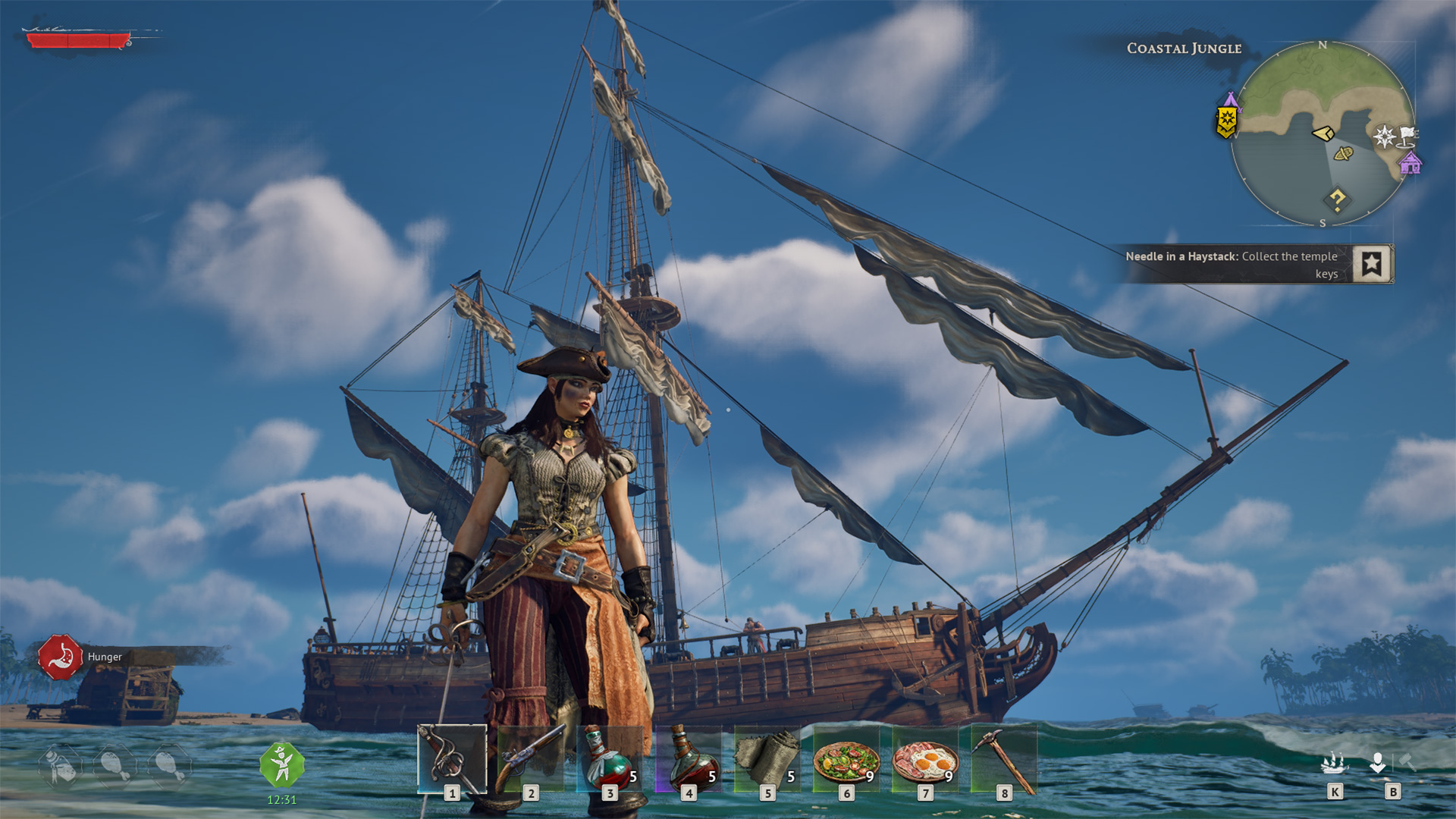The image size is (1456, 819).
Task: Click the rowboat marker on the minimap
Action: (x=1343, y=154)
